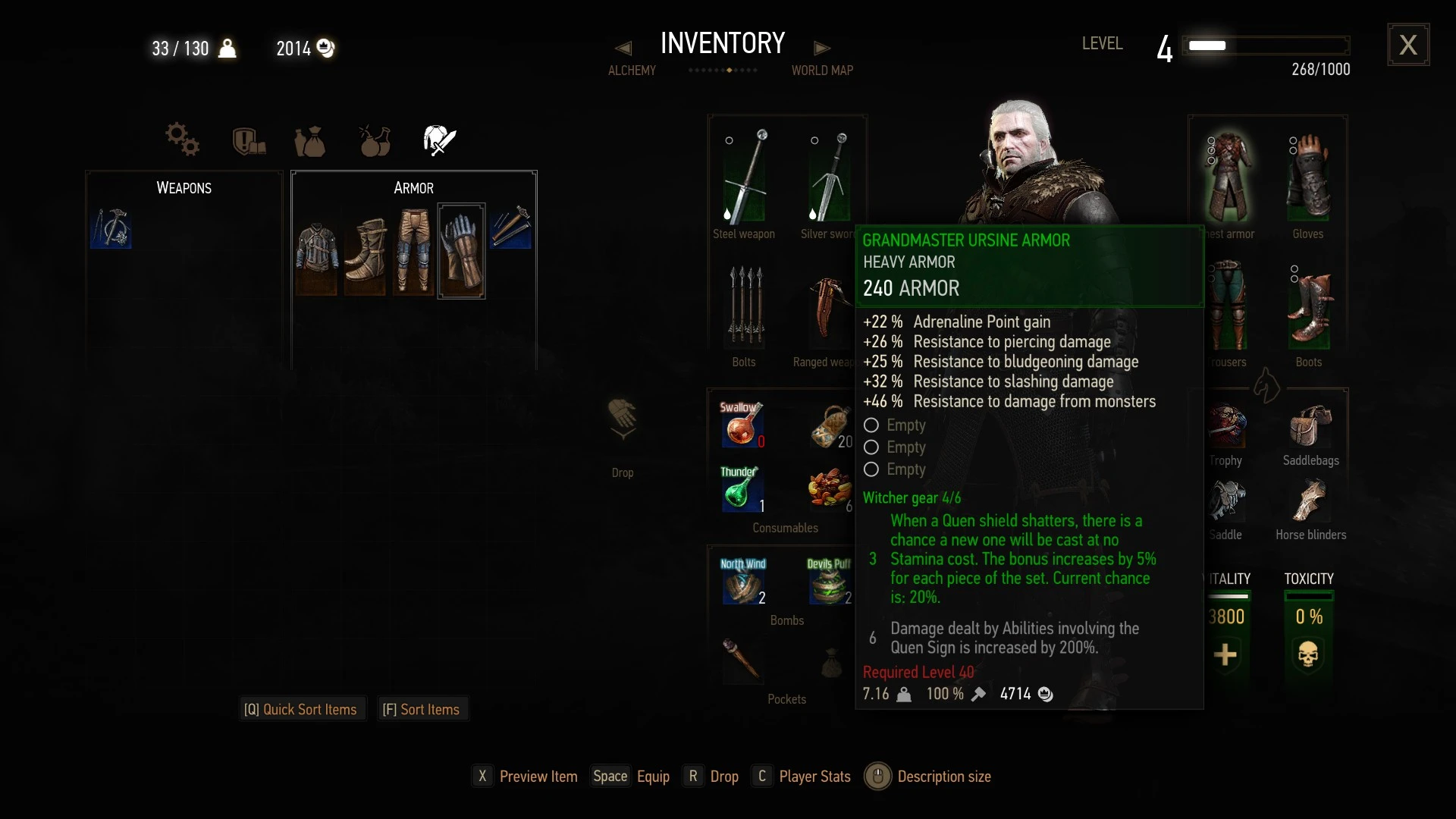Select the Swallow potion slot

pyautogui.click(x=742, y=424)
